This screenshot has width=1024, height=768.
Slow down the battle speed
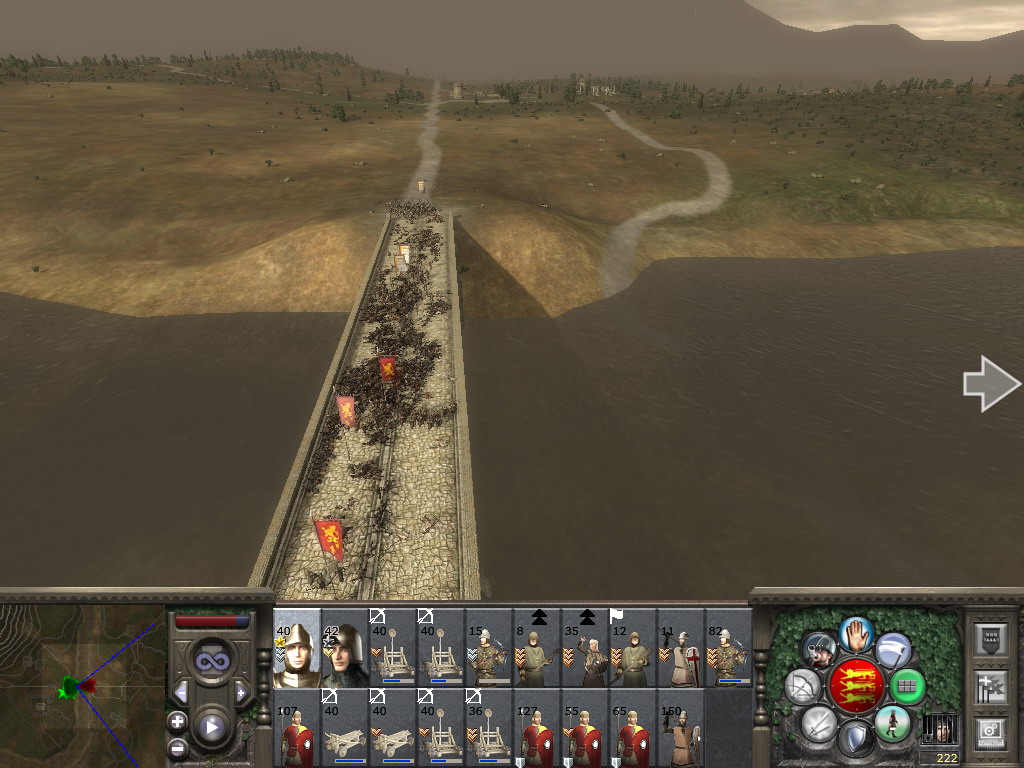click(x=181, y=692)
